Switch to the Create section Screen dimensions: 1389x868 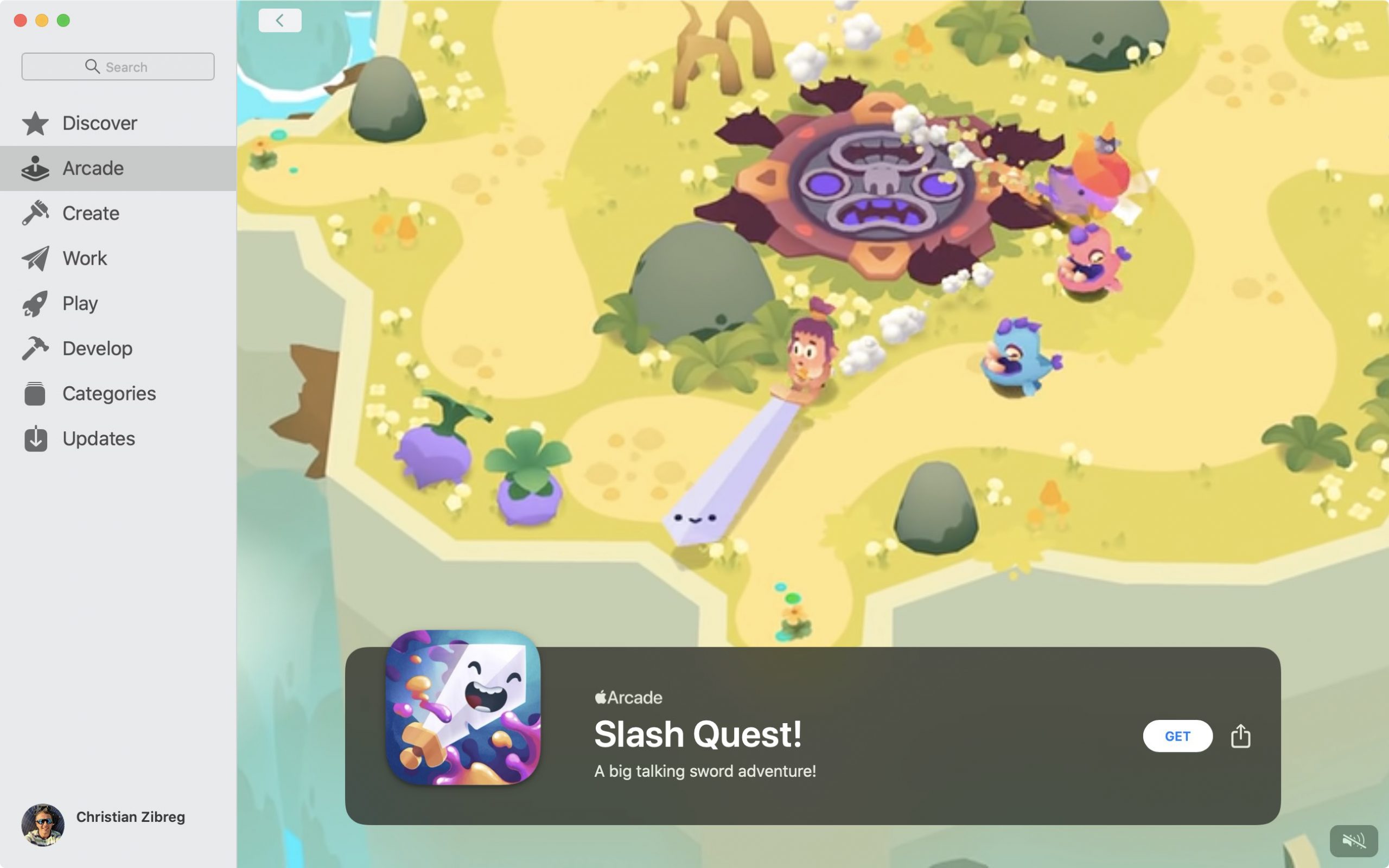[91, 214]
